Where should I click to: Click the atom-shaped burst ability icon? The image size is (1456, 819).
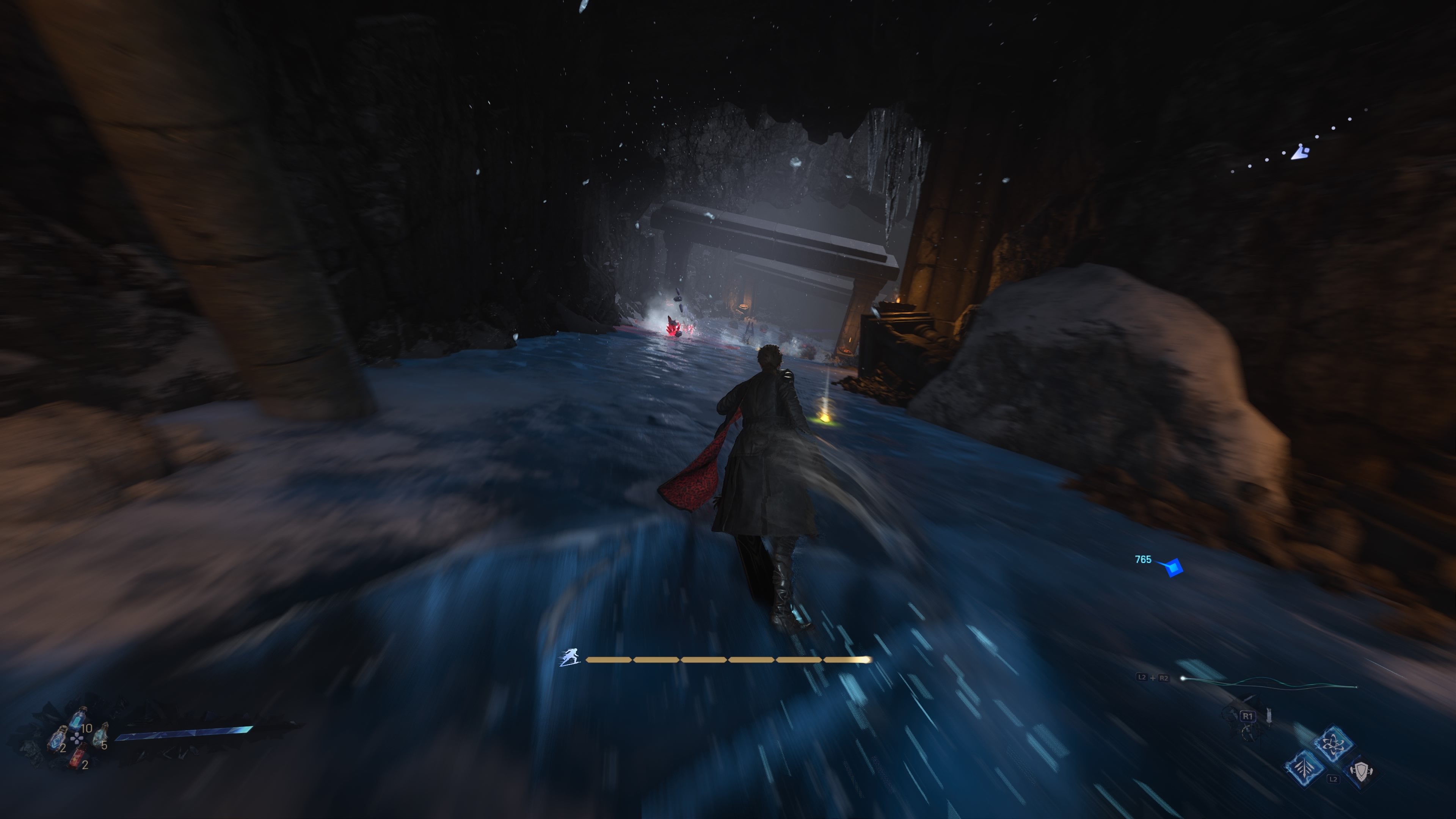(1335, 743)
